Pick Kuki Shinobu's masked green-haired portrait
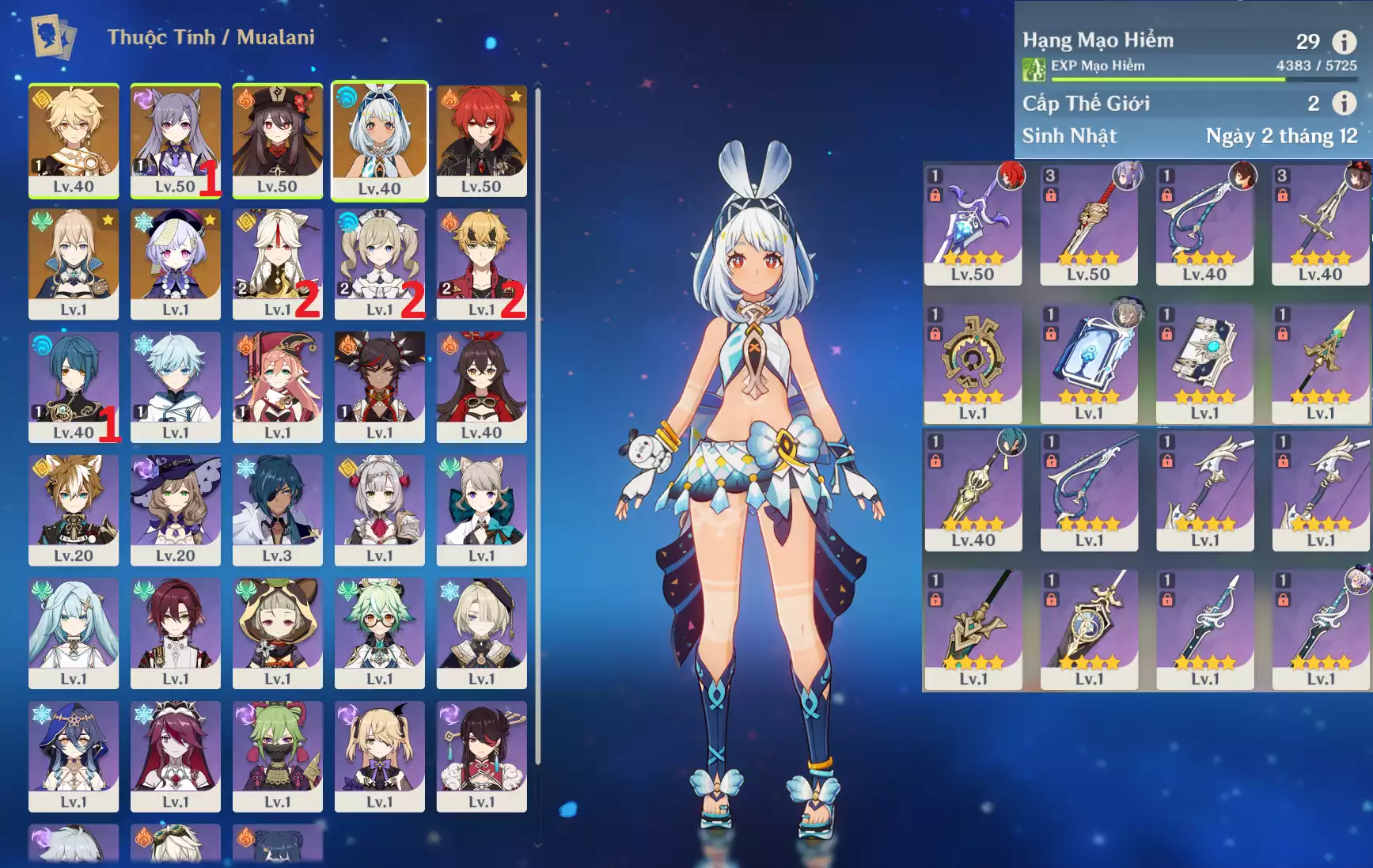1373x868 pixels. pyautogui.click(x=277, y=756)
